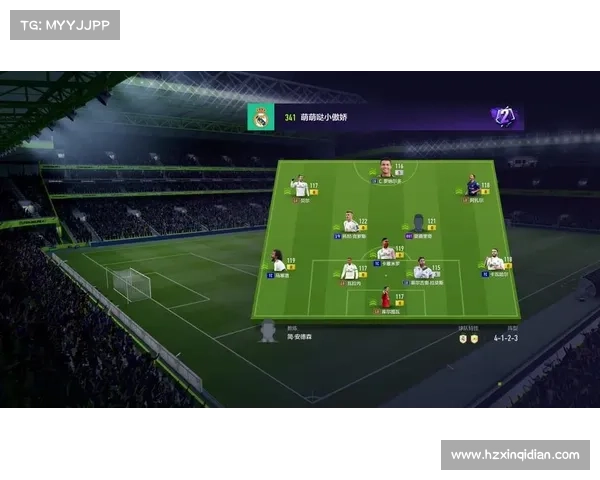
Task: Change the 4-1-2-3 formation
Action: click(x=507, y=337)
